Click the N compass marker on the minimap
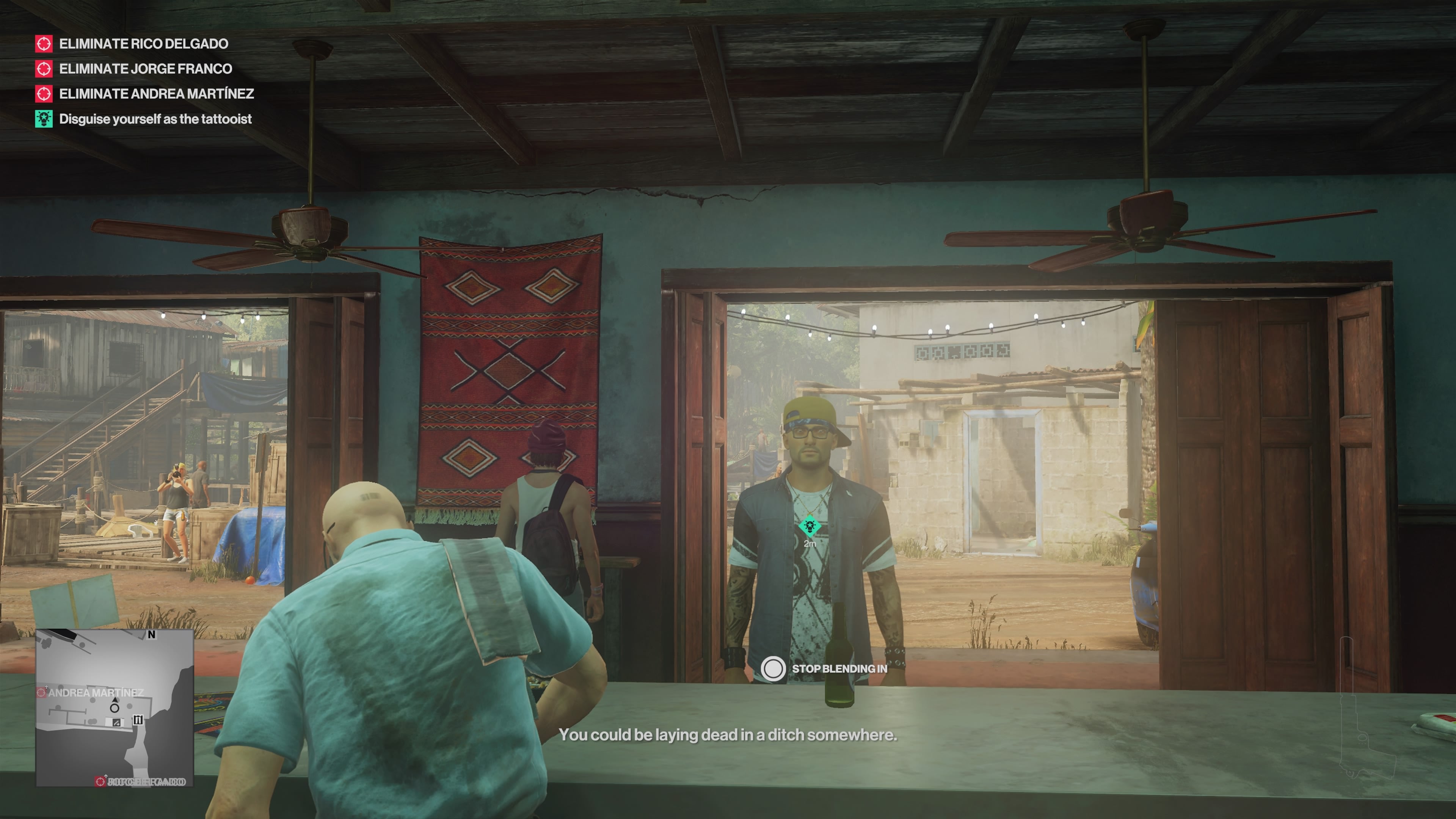The height and width of the screenshot is (819, 1456). tap(152, 635)
